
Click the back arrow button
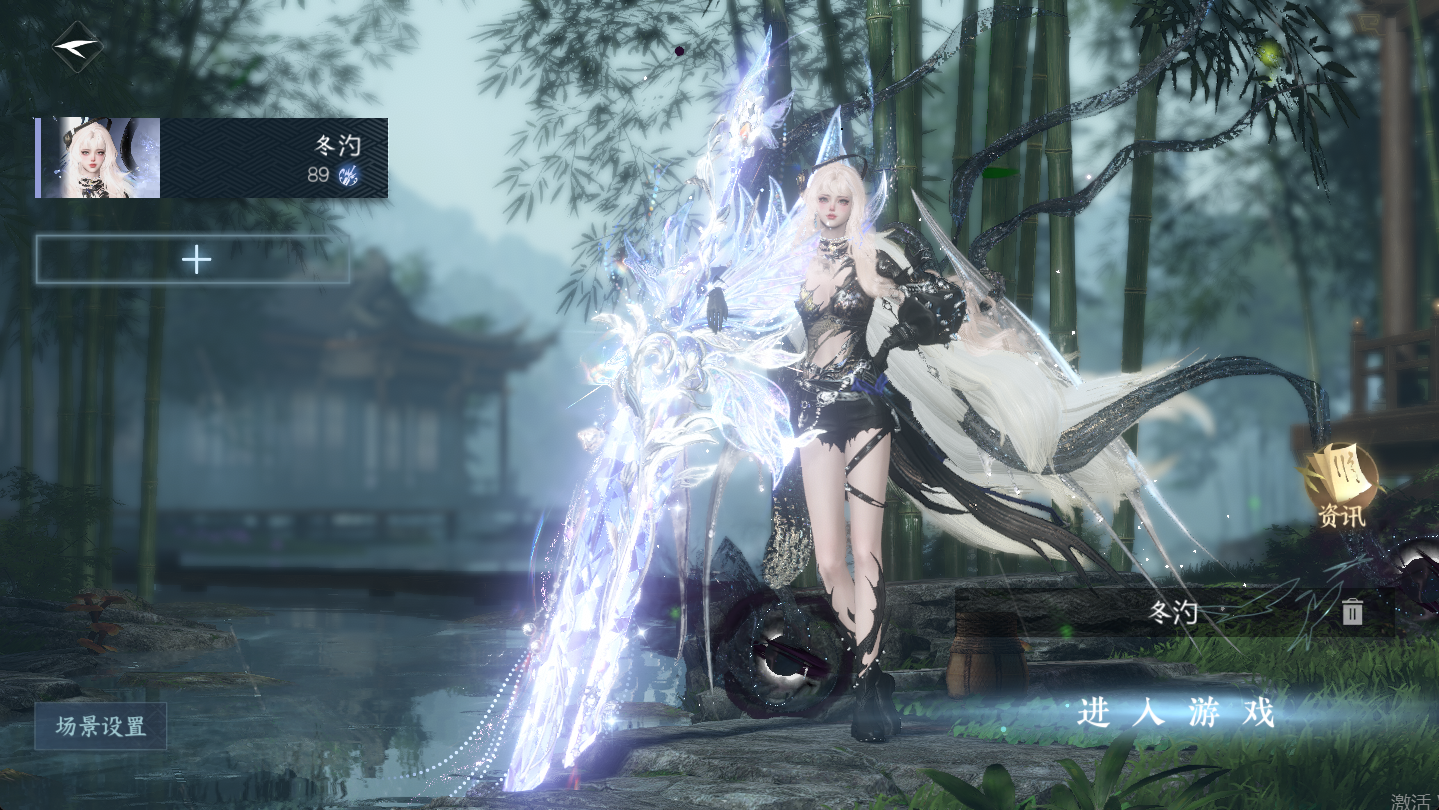coord(77,47)
